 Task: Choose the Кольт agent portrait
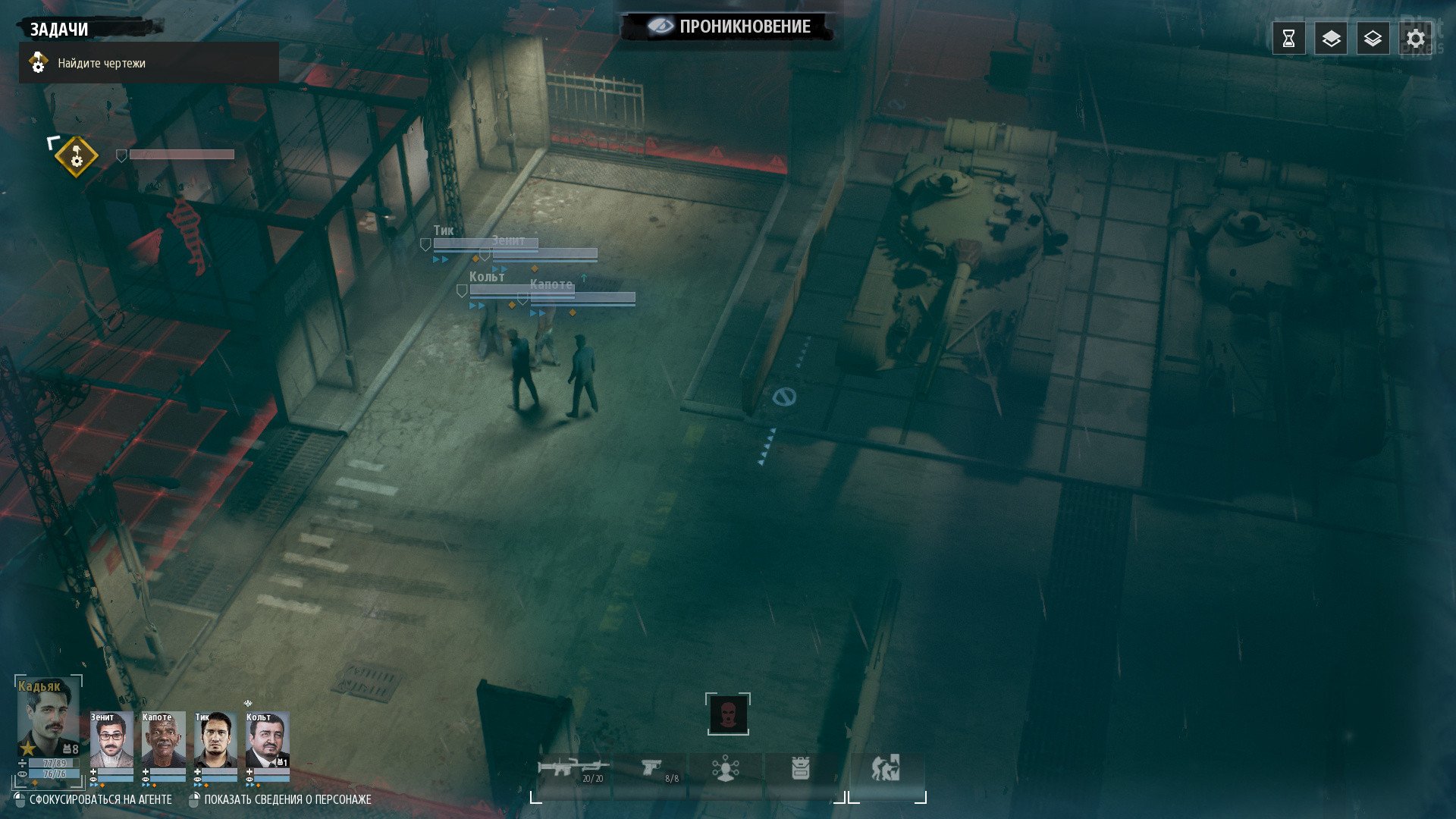coord(267,740)
